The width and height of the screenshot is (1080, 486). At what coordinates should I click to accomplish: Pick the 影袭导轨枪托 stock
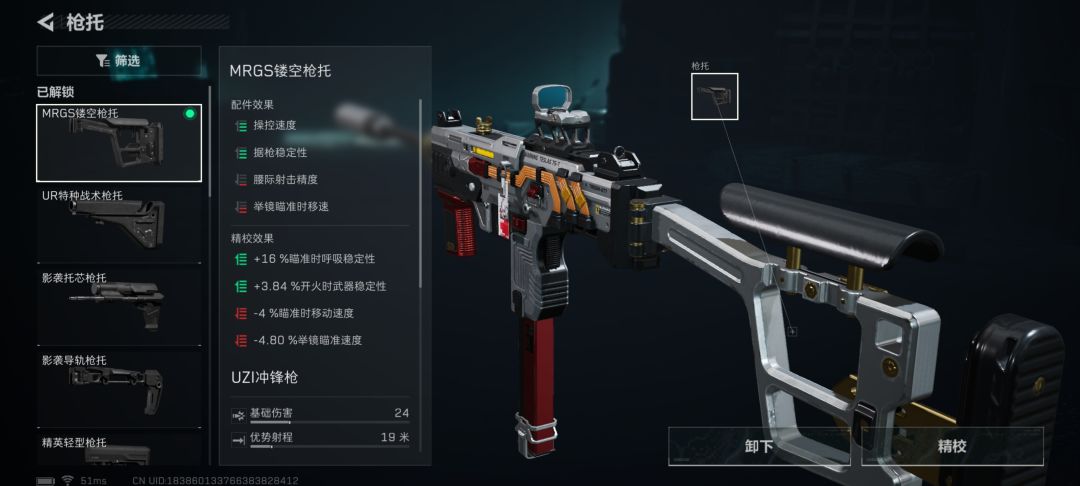[x=118, y=386]
